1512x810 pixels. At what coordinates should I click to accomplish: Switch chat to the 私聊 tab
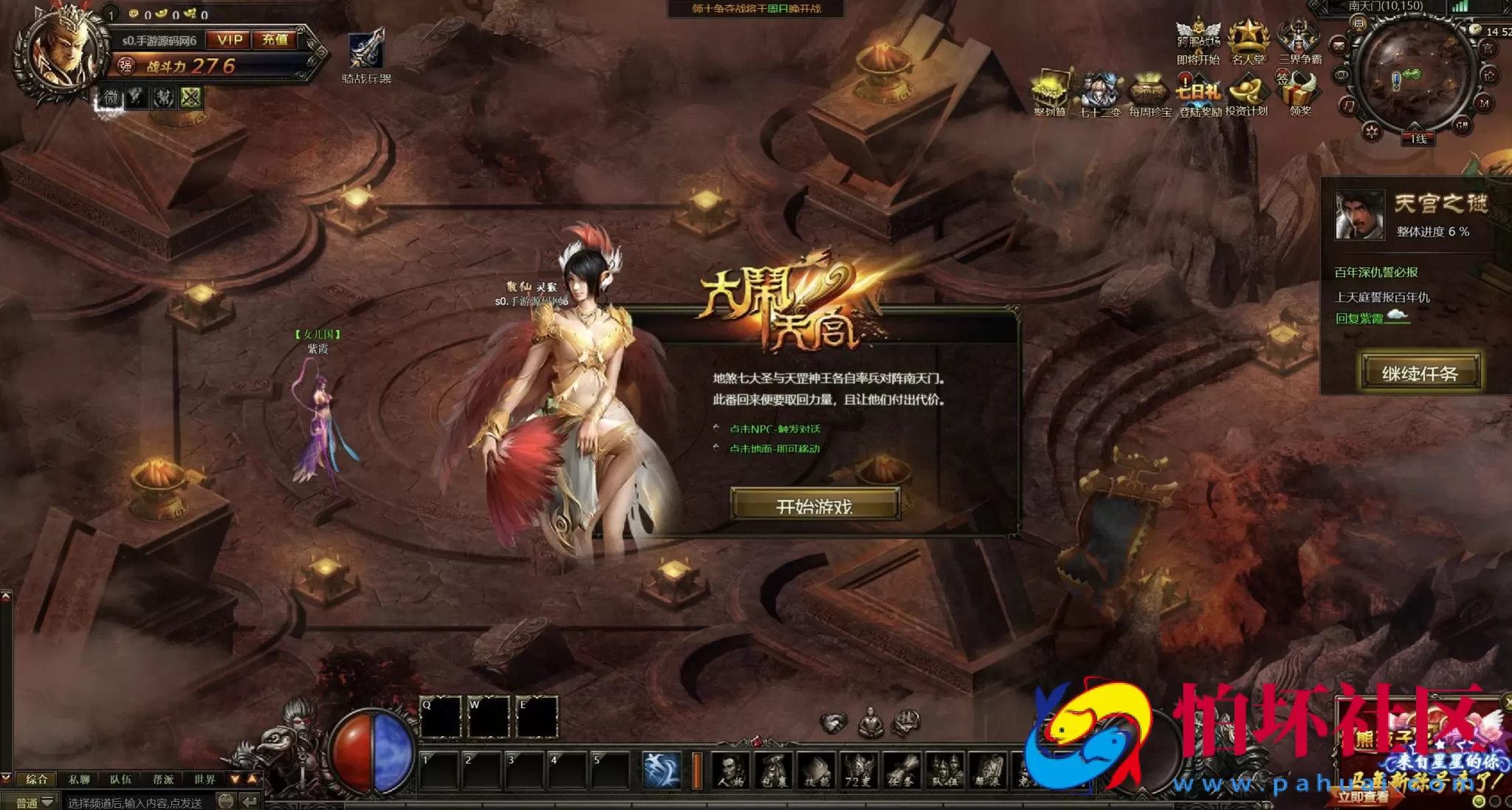79,779
